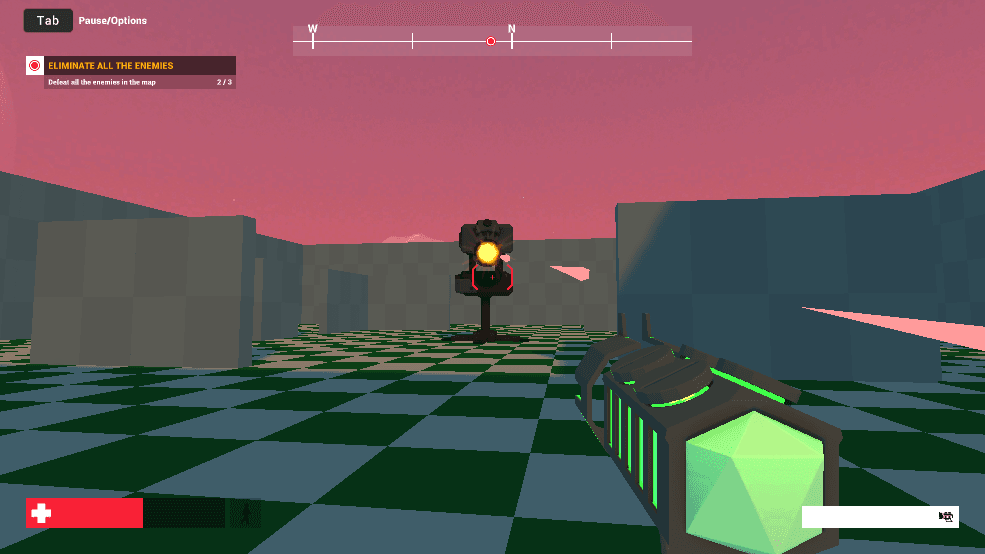Image resolution: width=985 pixels, height=554 pixels.
Task: Click the compass bar's N heading
Action: pos(512,30)
